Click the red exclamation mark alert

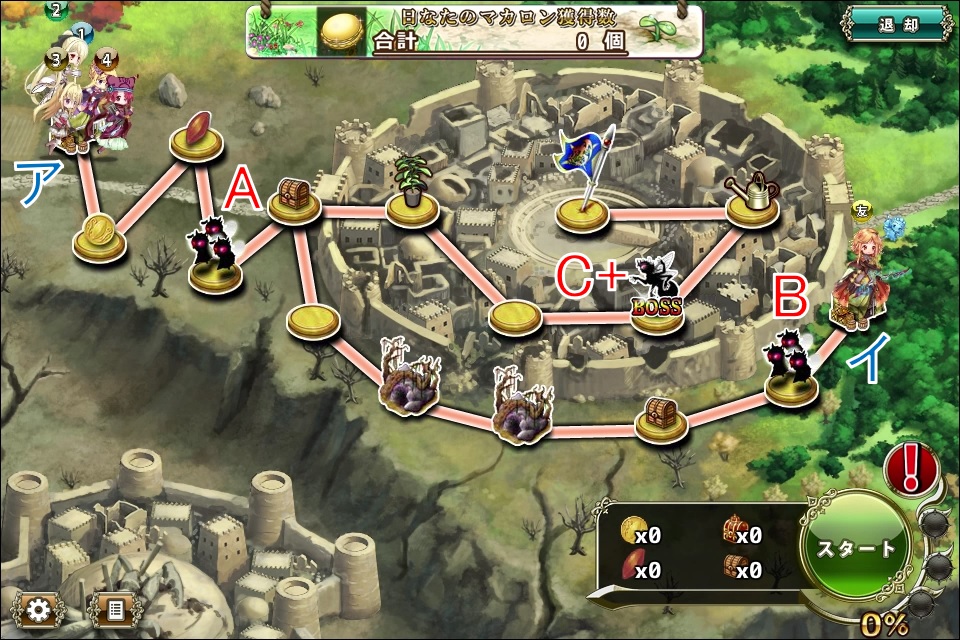pyautogui.click(x=910, y=467)
